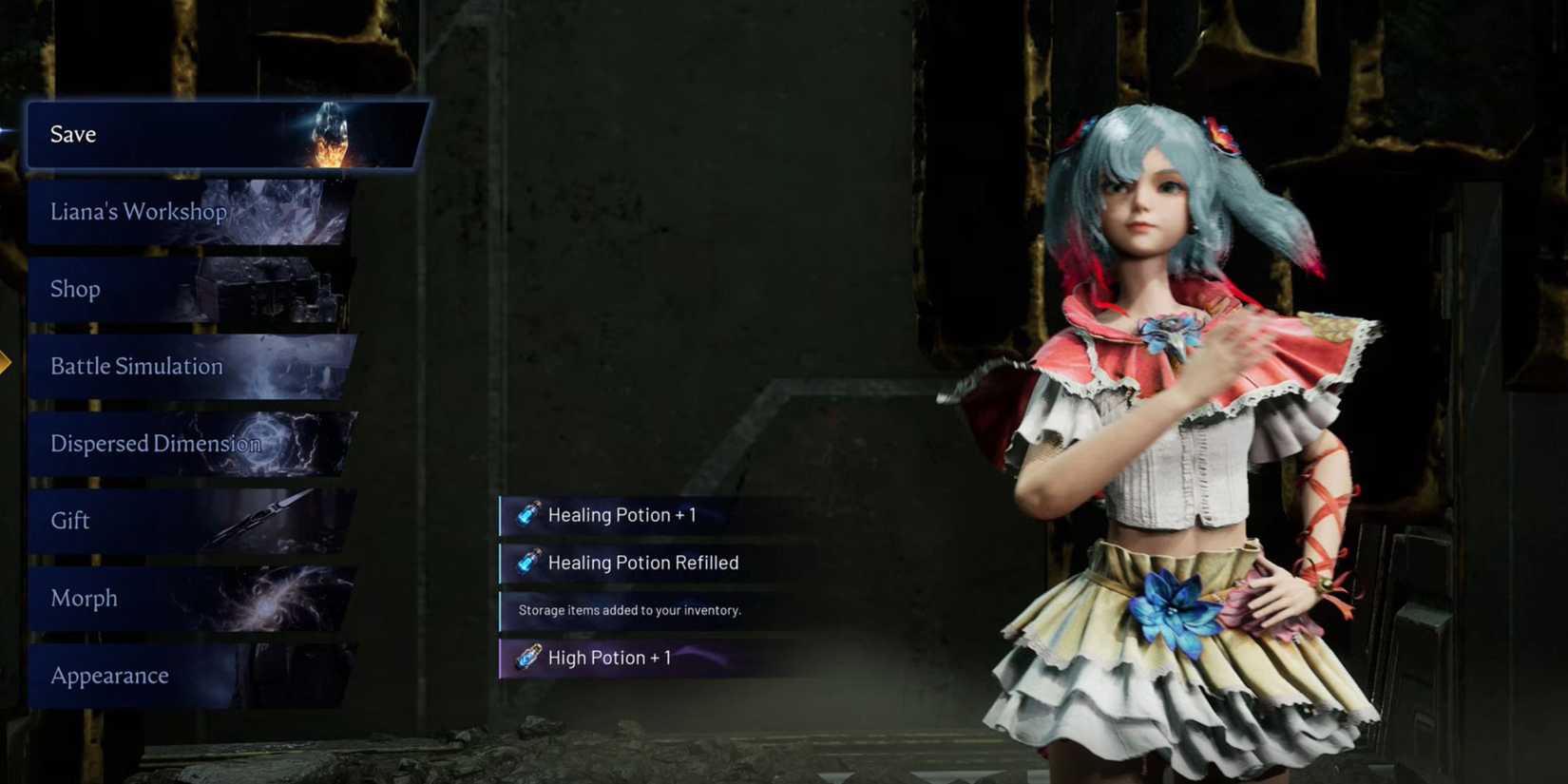
Task: Click the potion icon next to Healing Potion +1
Action: [x=528, y=514]
